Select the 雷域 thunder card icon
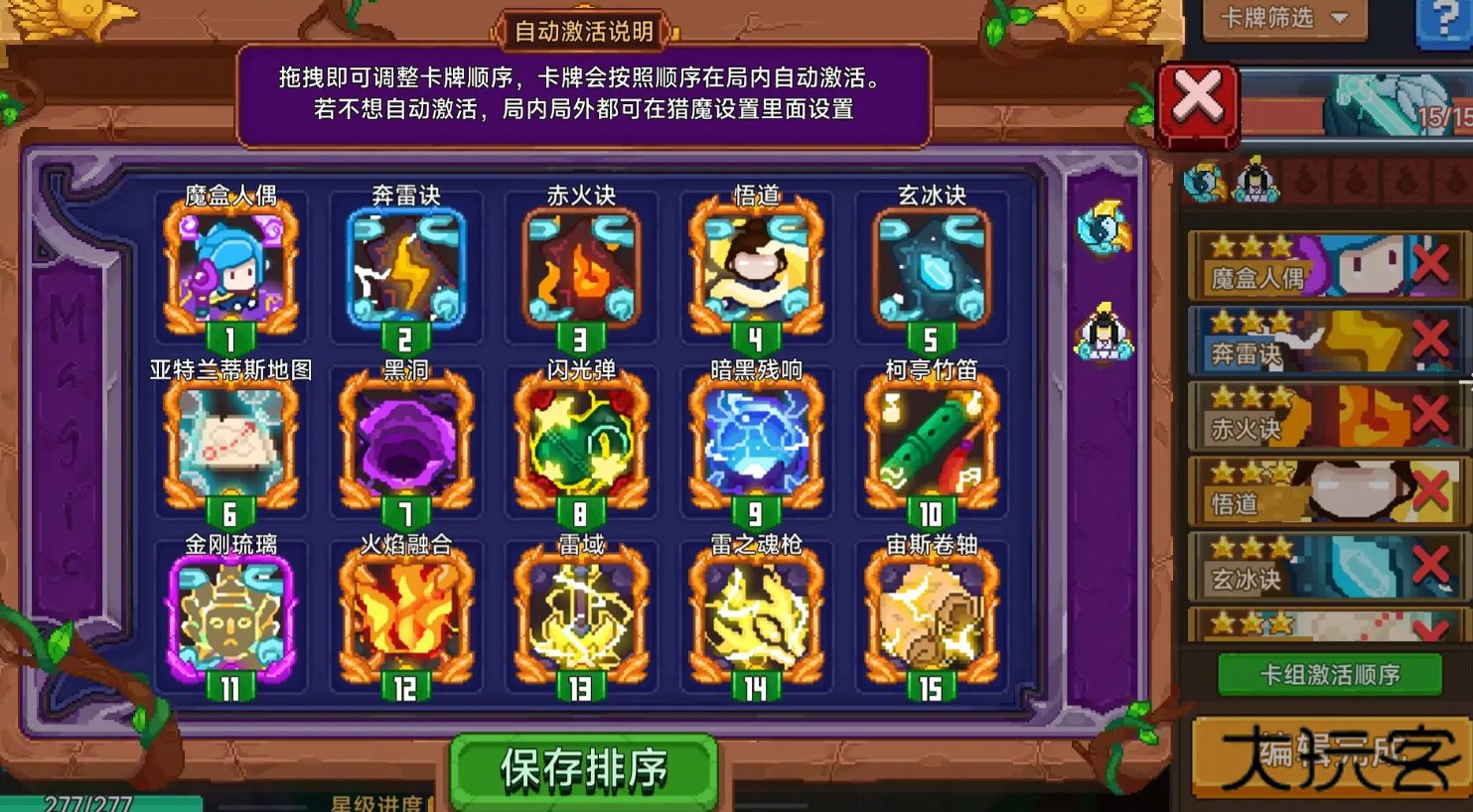This screenshot has height=812, width=1473. (580, 613)
